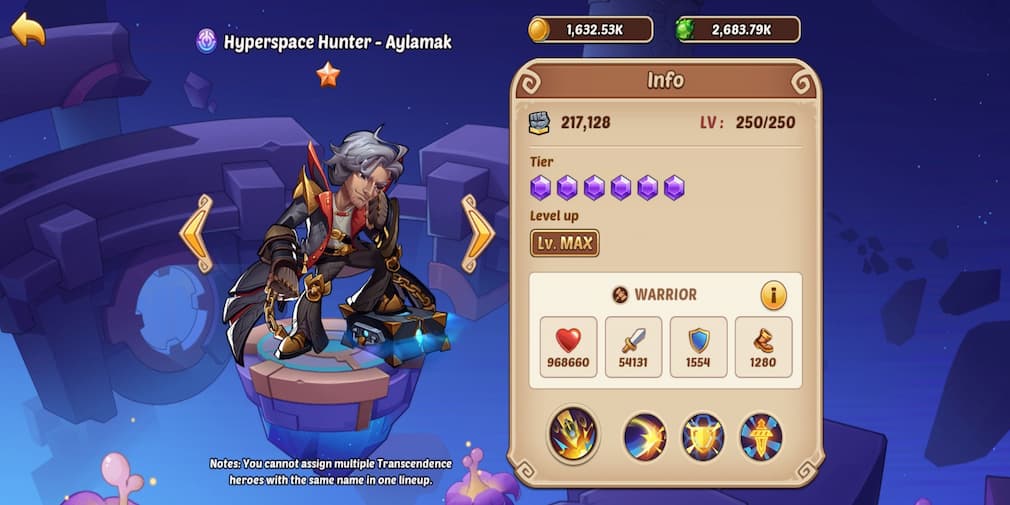
Task: Show the previous hero with left arrow
Action: (x=196, y=233)
